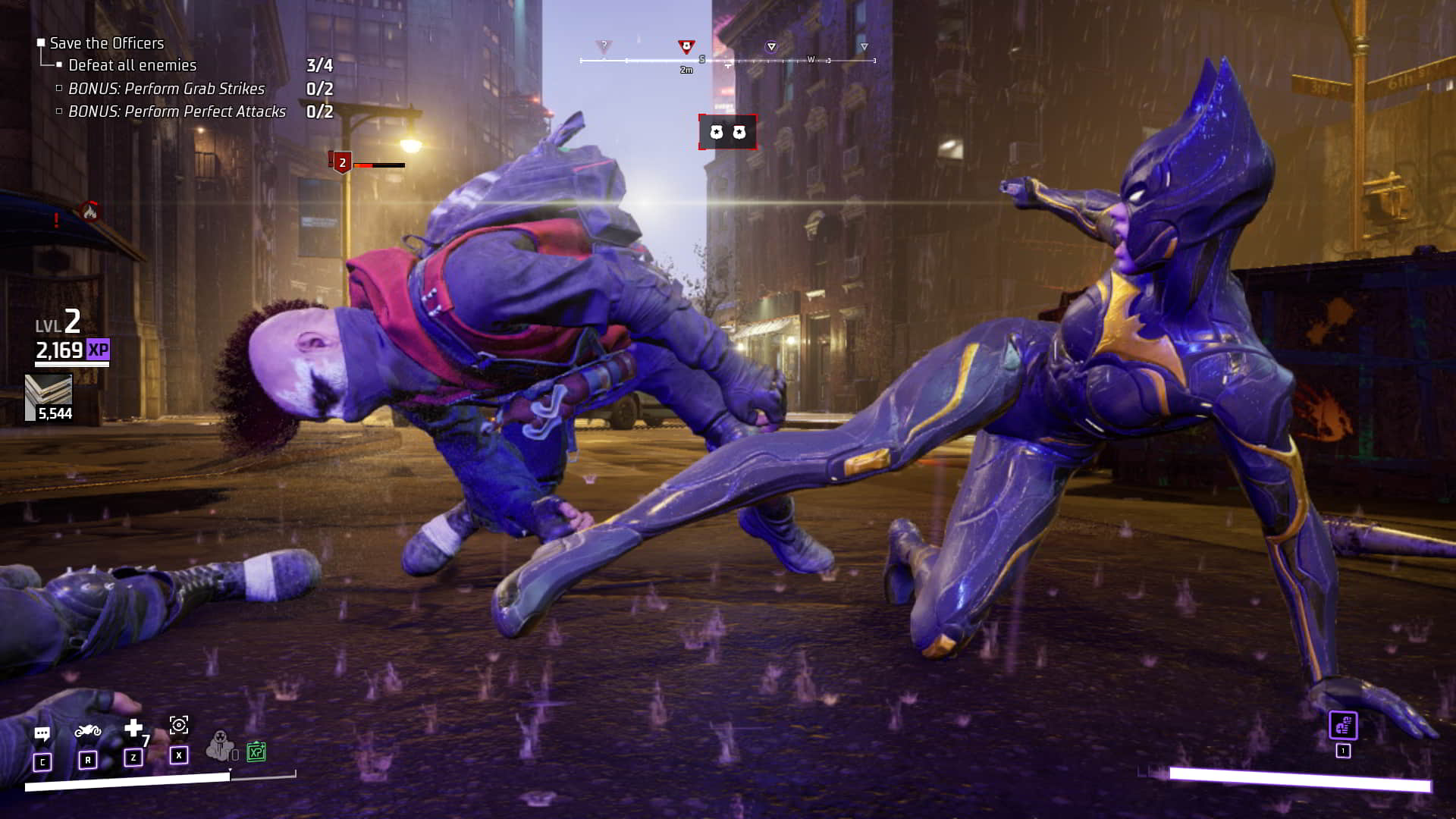Select the Perform Grab Strikes bonus objective

(x=166, y=89)
